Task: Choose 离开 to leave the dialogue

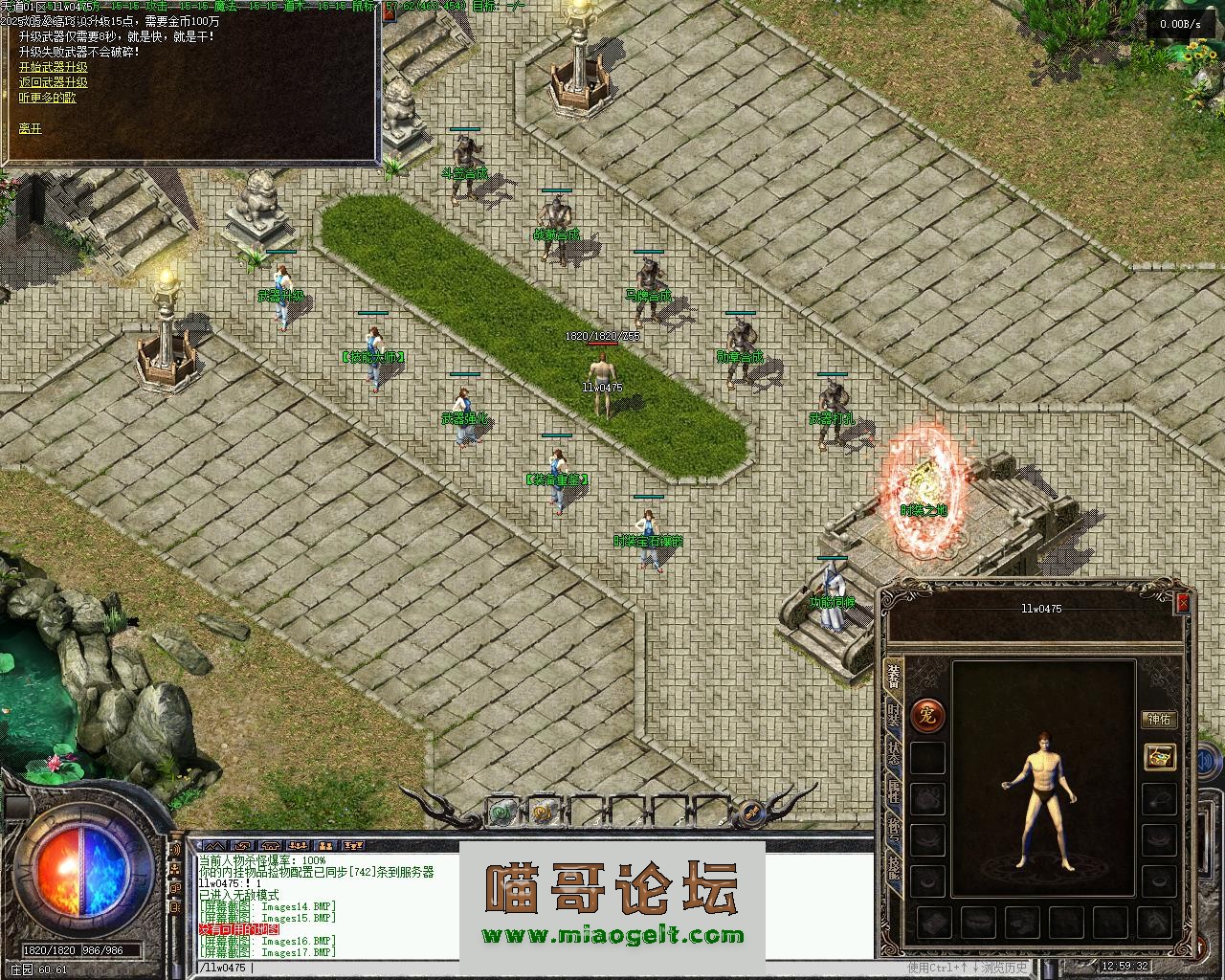Action: [x=30, y=128]
